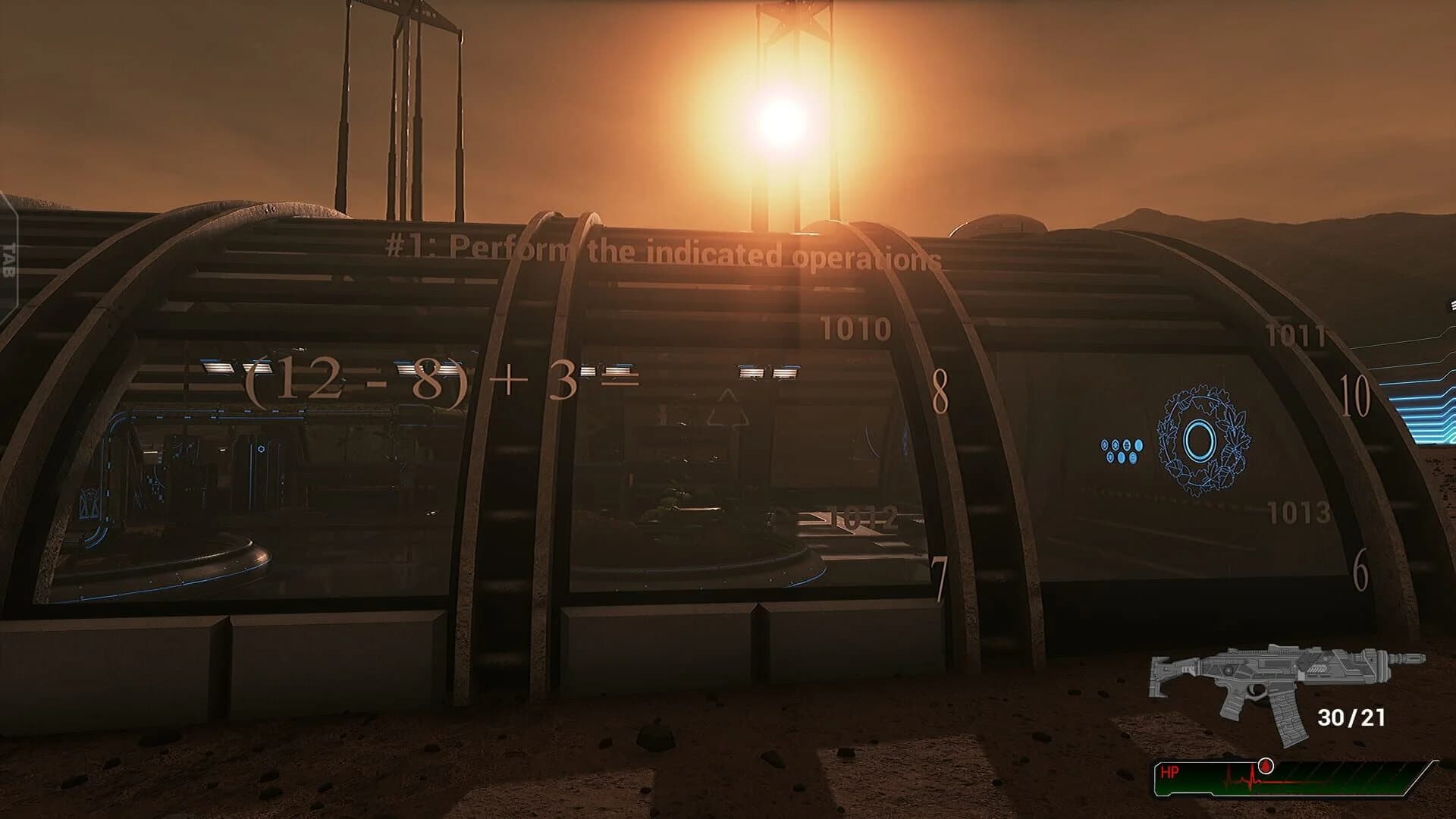Viewport: 1456px width, 819px height.
Task: Select the padlock badge icon
Action: coord(1133,458)
